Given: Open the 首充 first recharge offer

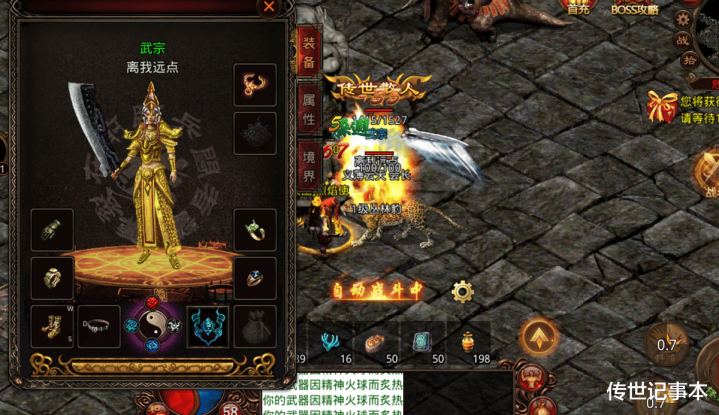Looking at the screenshot, I should [x=579, y=8].
